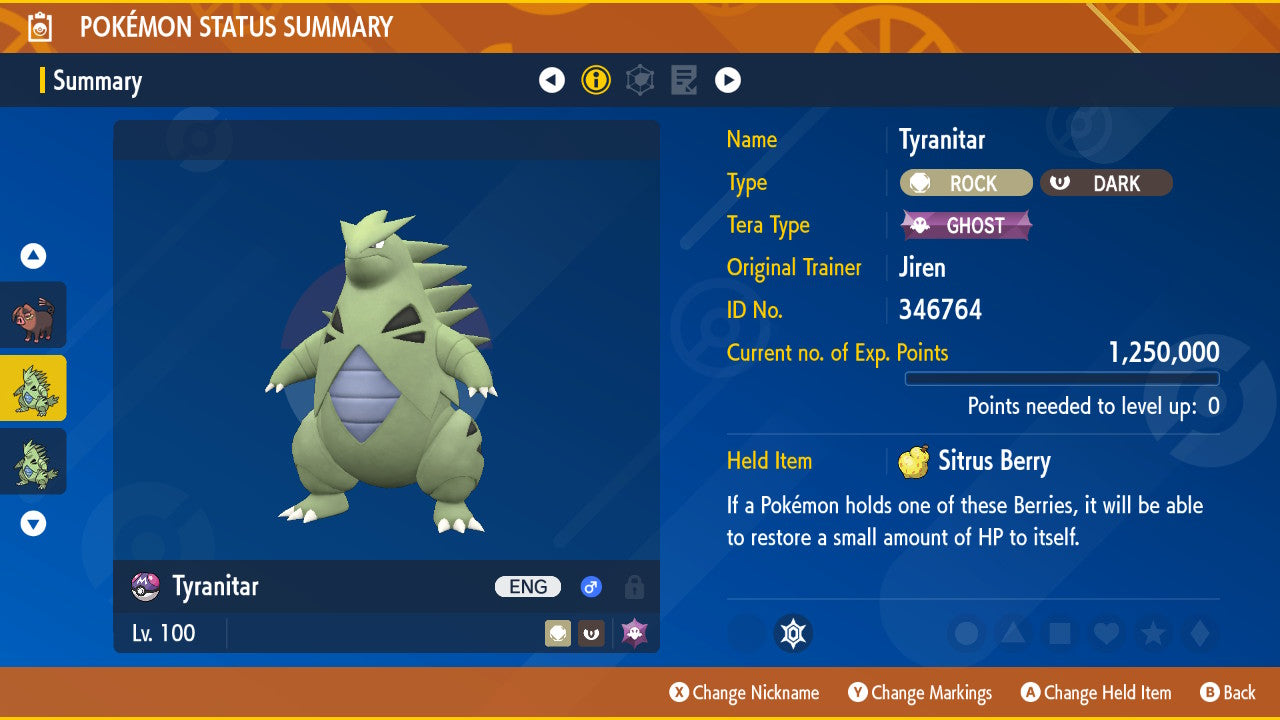Open the notes and memo tab

tap(684, 80)
